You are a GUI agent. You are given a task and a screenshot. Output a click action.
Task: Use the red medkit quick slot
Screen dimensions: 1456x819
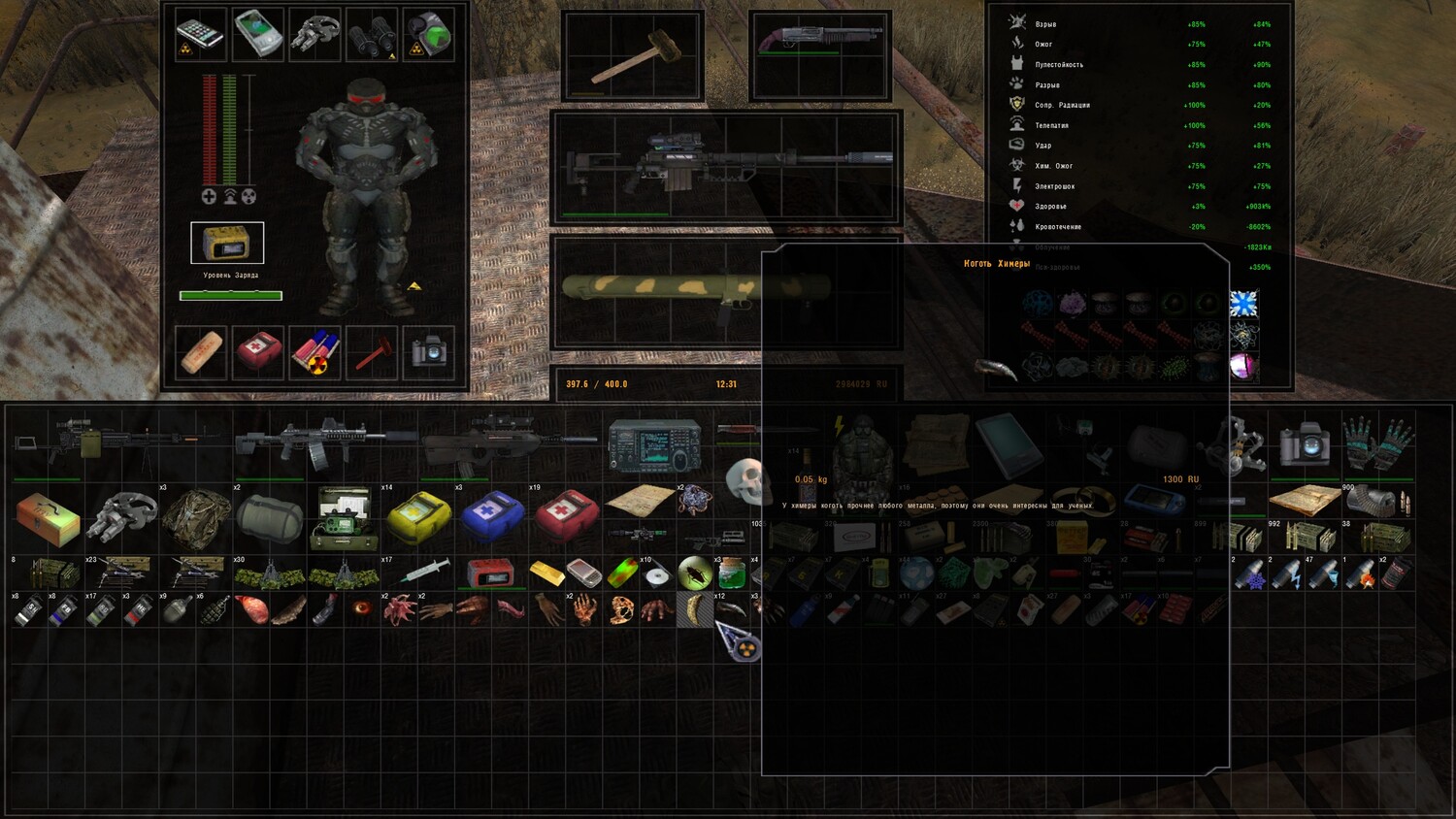tap(258, 352)
